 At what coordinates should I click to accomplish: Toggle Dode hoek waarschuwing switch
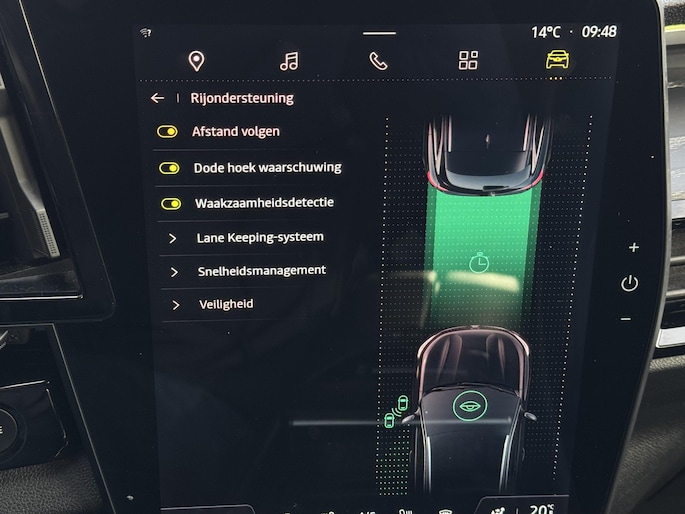pos(169,168)
